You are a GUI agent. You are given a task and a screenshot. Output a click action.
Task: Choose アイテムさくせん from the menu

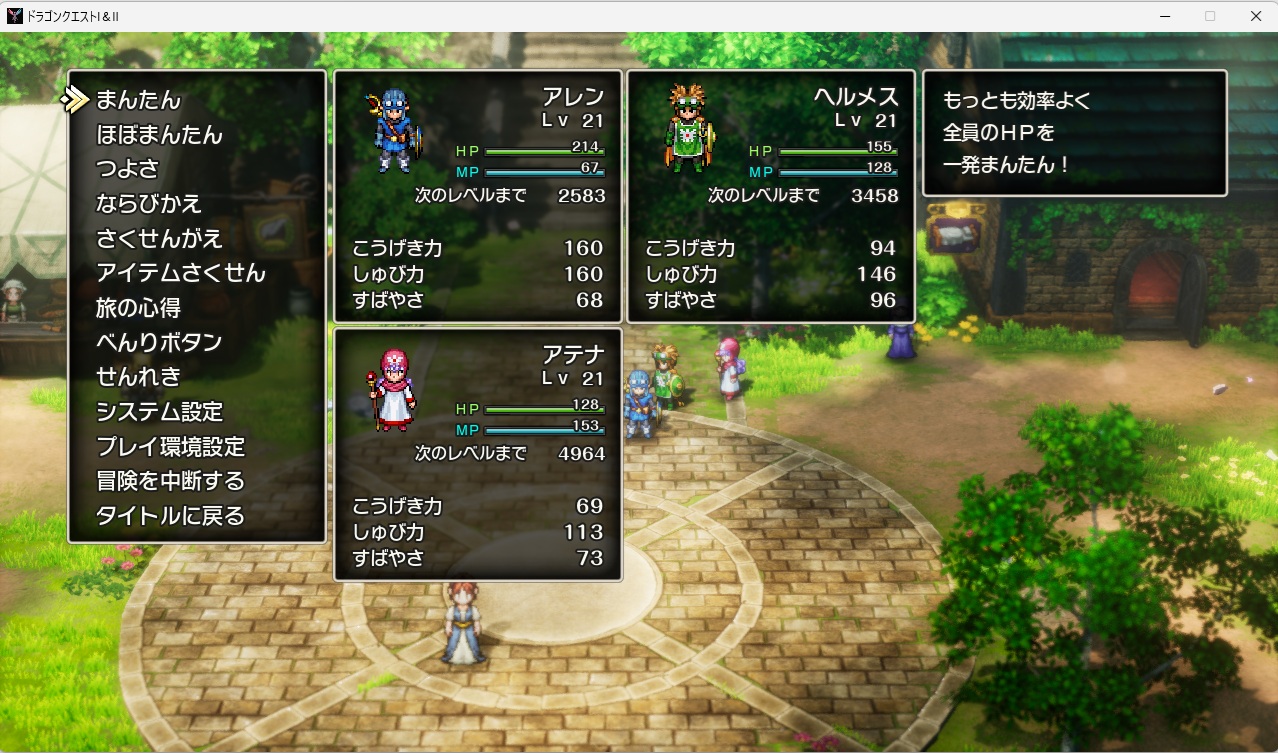coord(181,273)
